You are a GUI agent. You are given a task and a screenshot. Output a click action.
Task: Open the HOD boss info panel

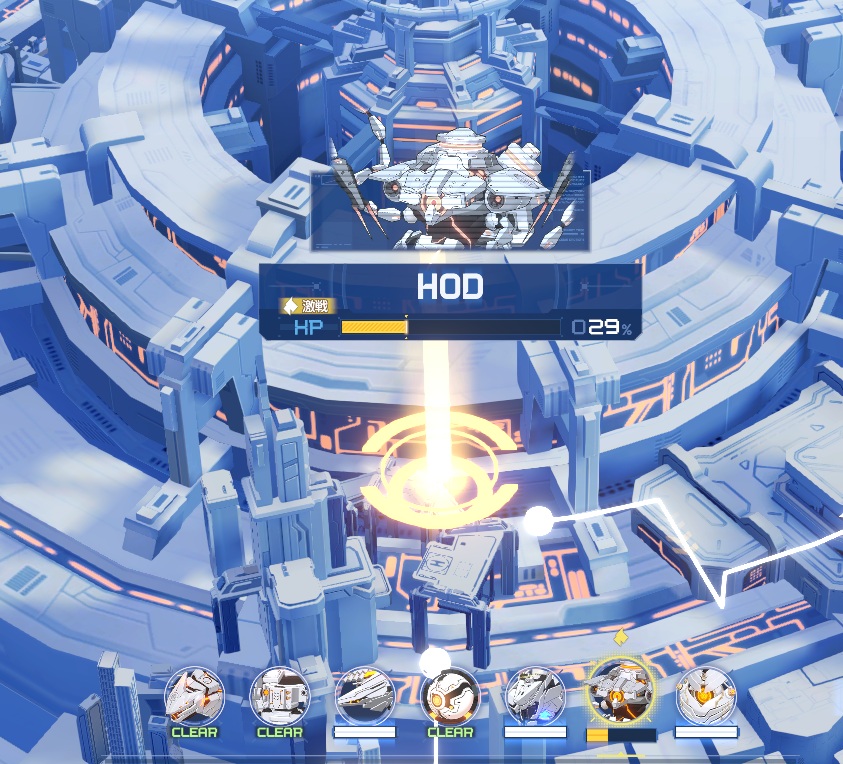pyautogui.click(x=449, y=300)
